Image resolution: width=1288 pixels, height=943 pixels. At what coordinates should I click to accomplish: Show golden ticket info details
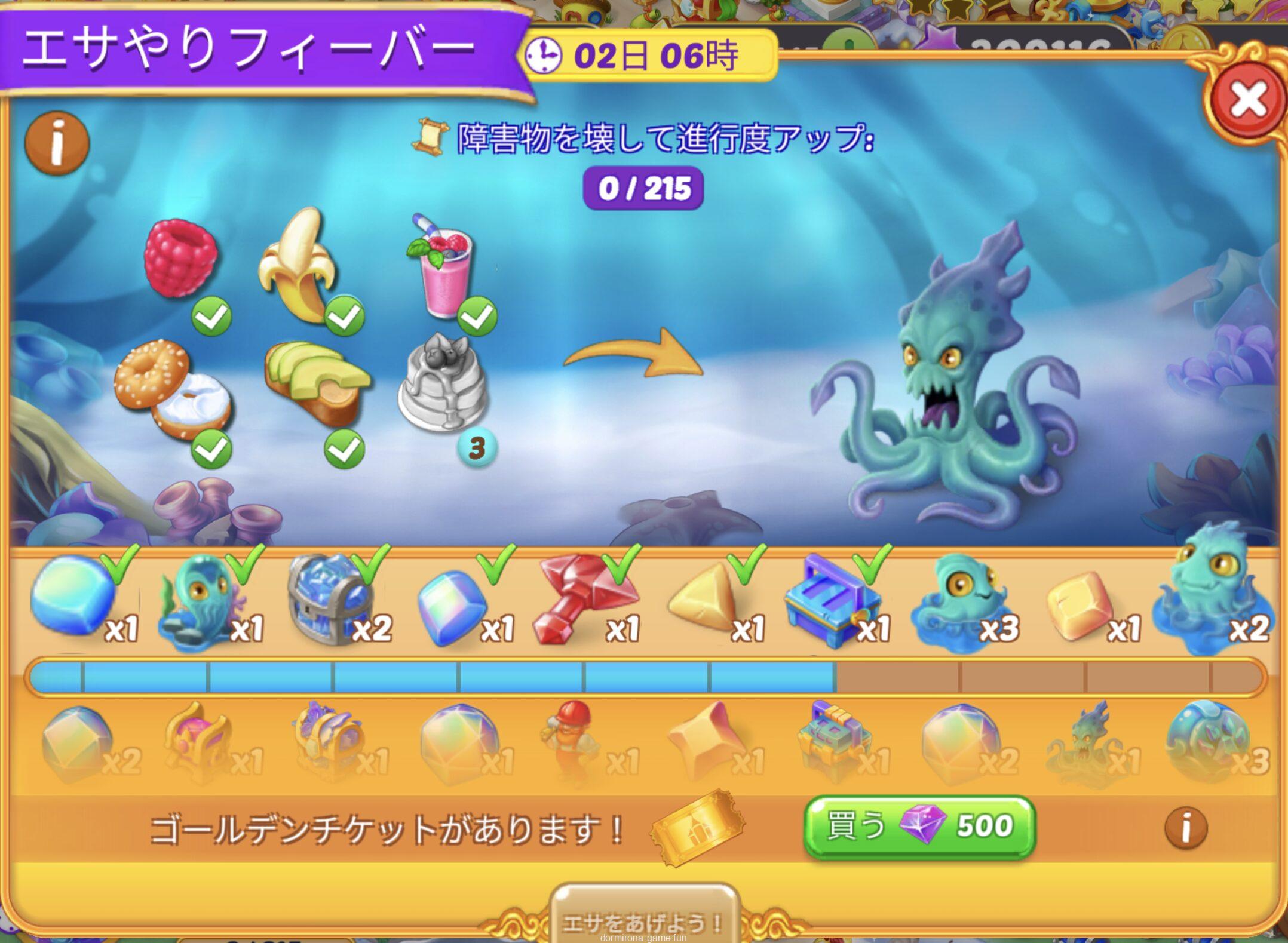(1185, 828)
